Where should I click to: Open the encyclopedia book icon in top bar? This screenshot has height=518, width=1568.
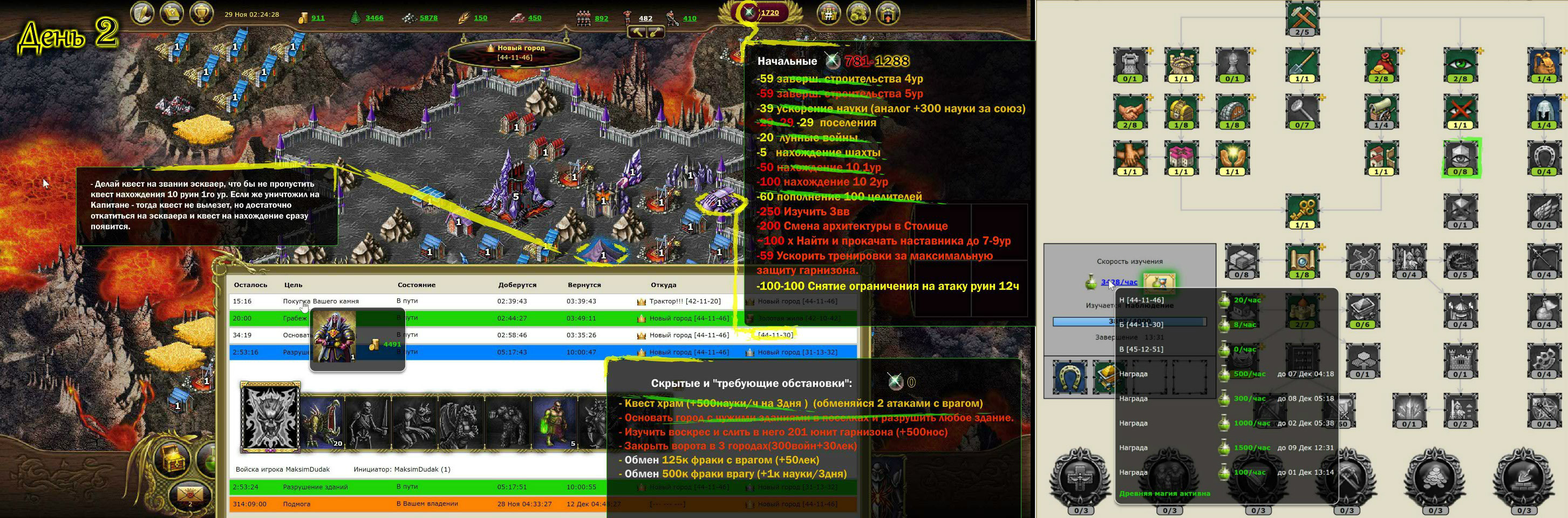[171, 13]
